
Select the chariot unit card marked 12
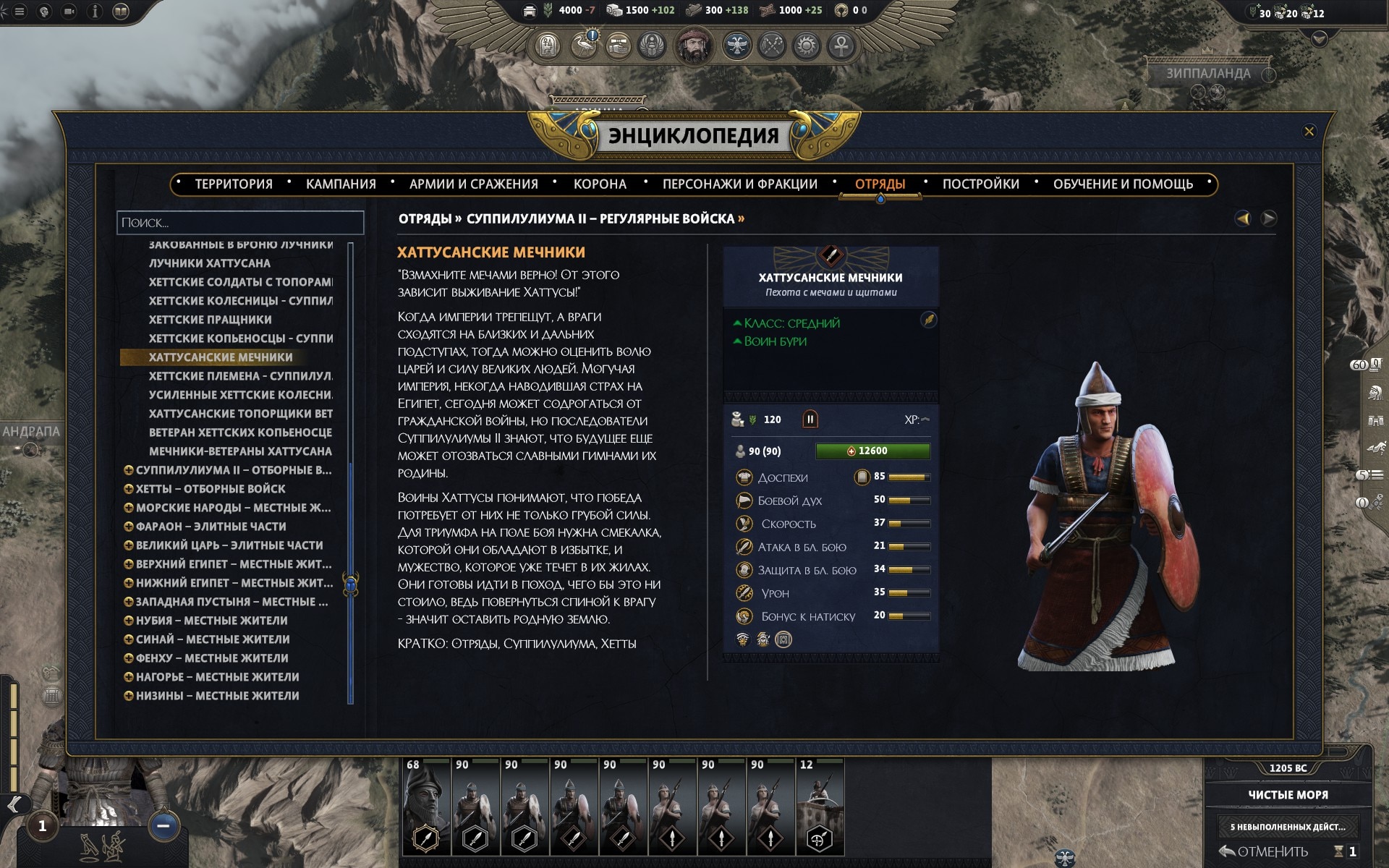click(x=820, y=807)
